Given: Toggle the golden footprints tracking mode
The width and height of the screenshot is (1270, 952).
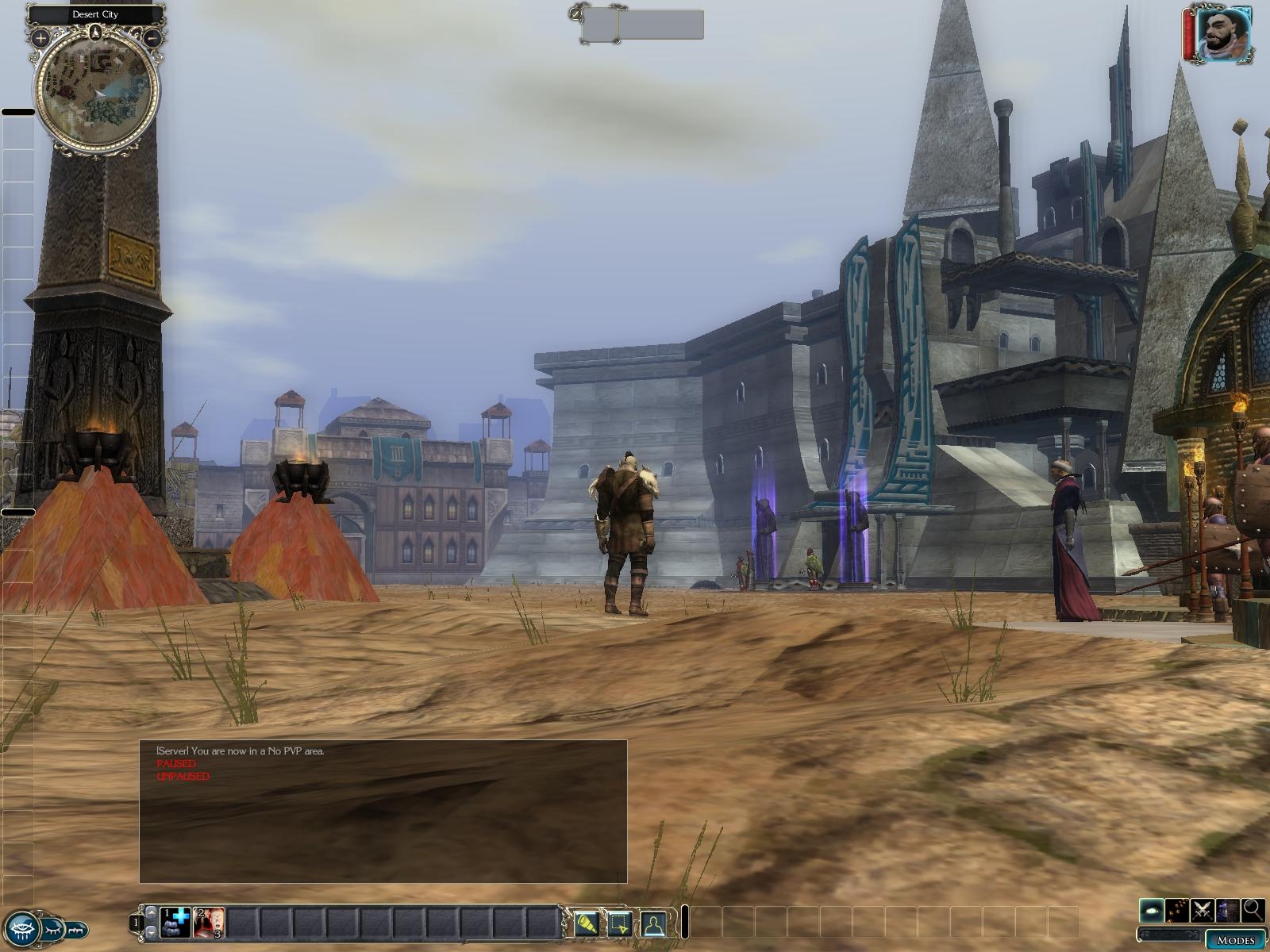Looking at the screenshot, I should [x=1177, y=910].
